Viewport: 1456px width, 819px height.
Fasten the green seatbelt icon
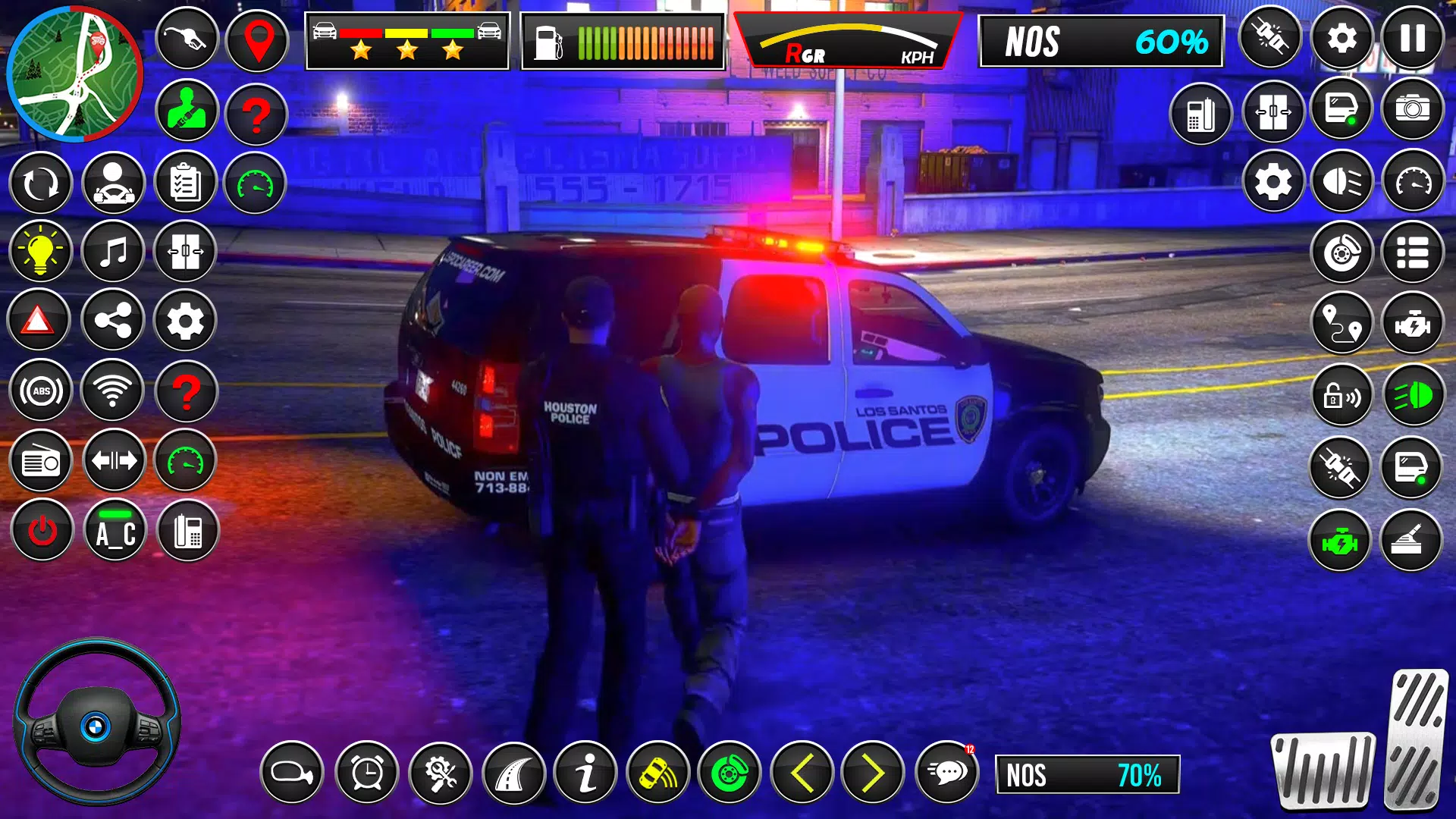pos(187,111)
